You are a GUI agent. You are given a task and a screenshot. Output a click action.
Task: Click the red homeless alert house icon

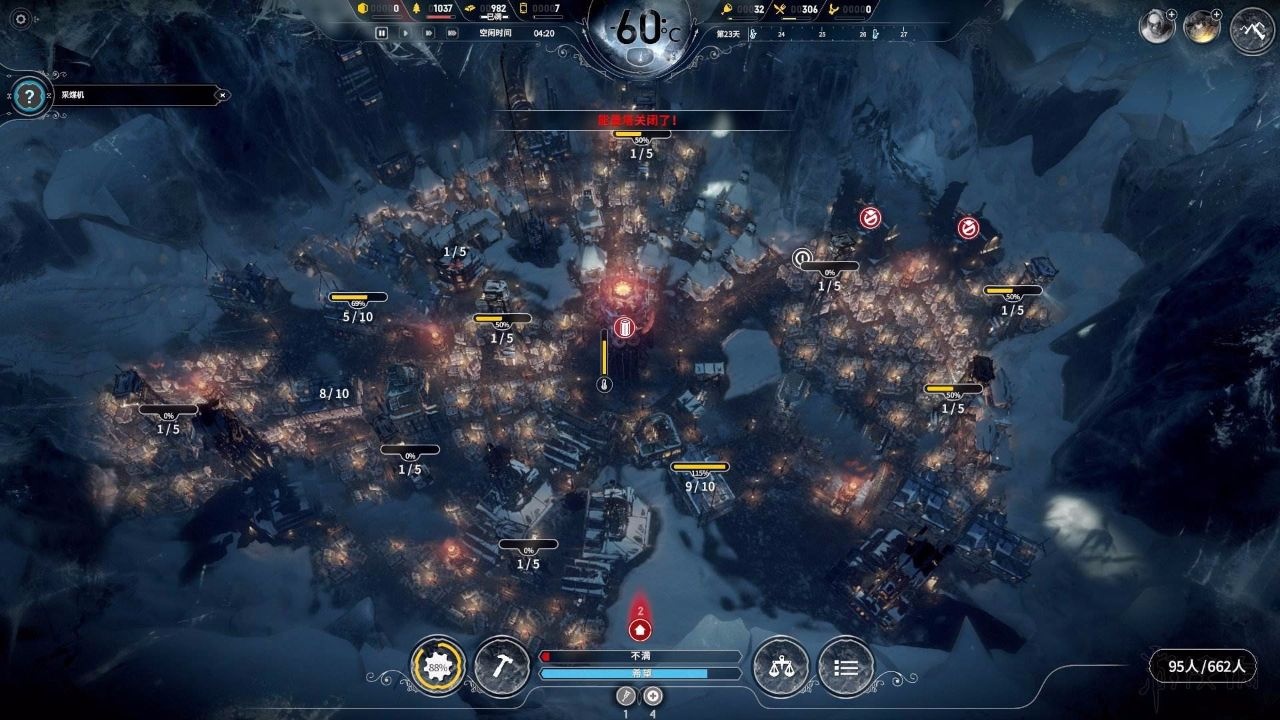click(640, 630)
